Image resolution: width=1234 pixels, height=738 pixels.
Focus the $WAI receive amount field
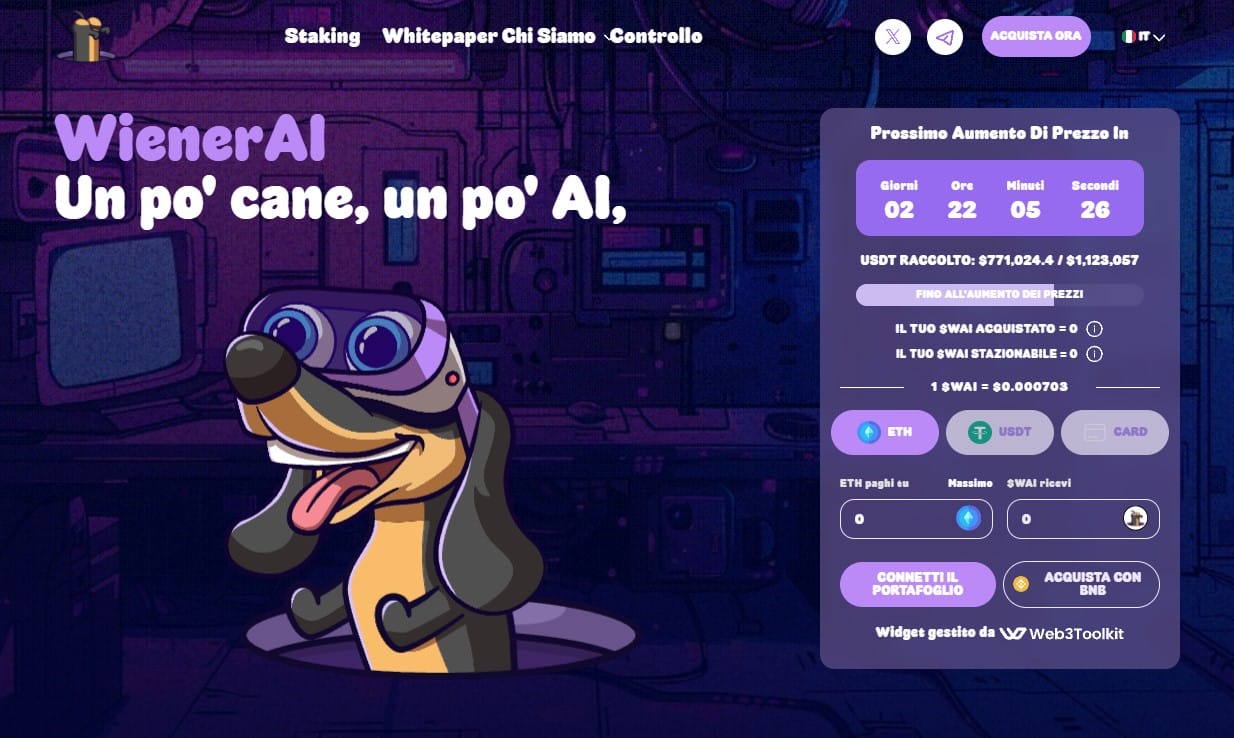1065,519
